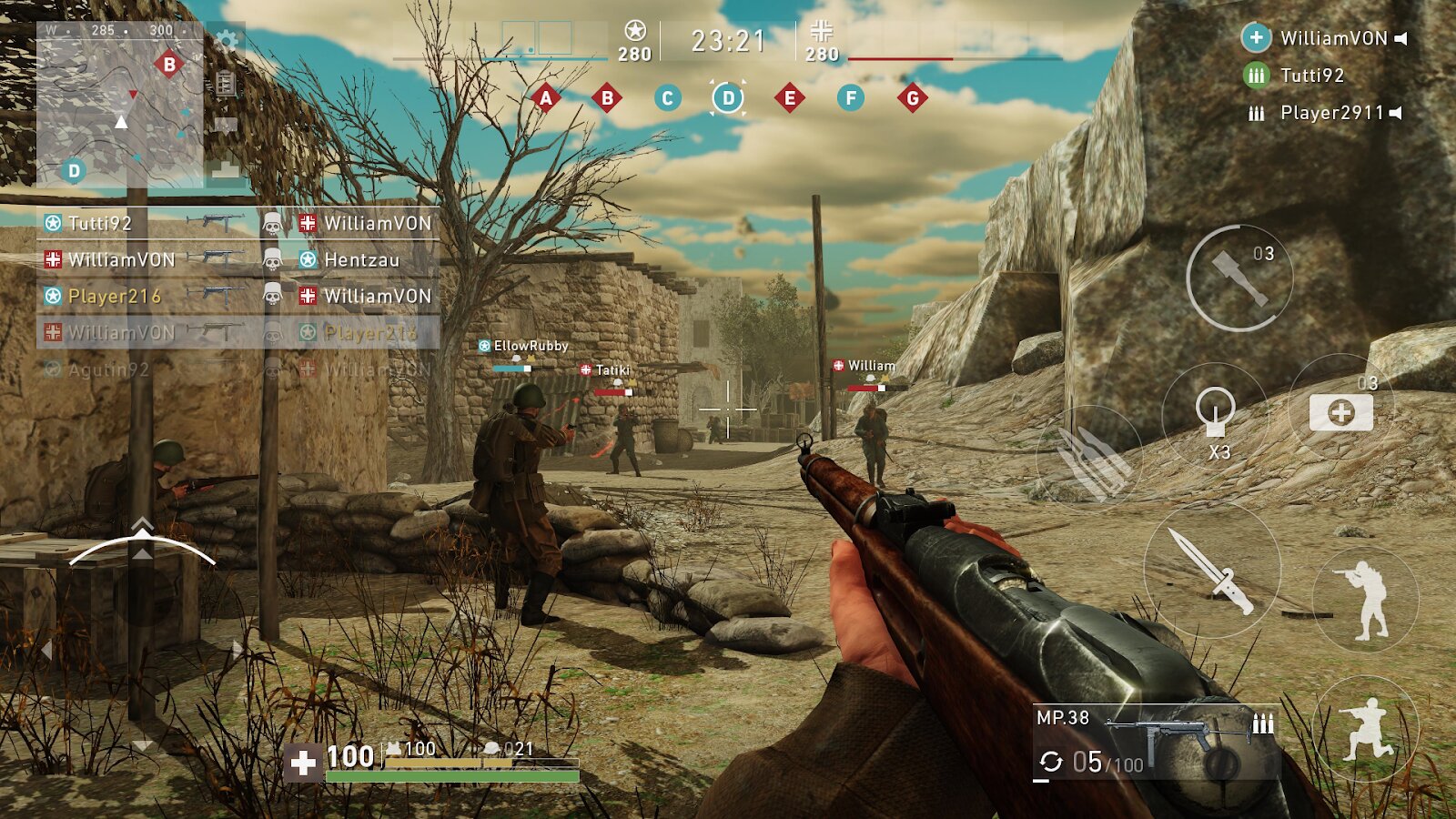Switch to the standing stance
Viewport: 1456px width, 819px height.
[x=1365, y=599]
